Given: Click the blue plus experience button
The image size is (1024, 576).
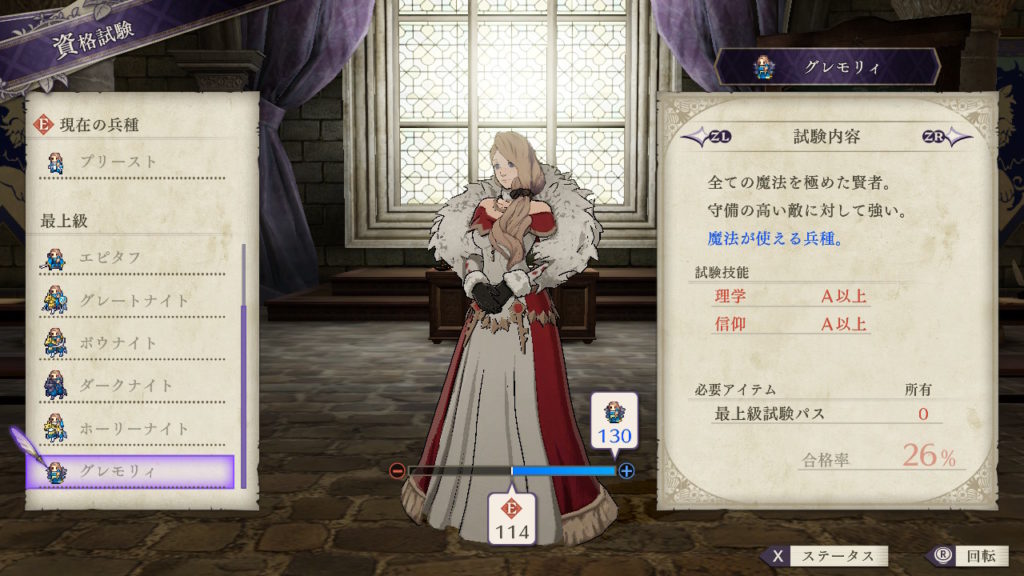Looking at the screenshot, I should tap(626, 471).
